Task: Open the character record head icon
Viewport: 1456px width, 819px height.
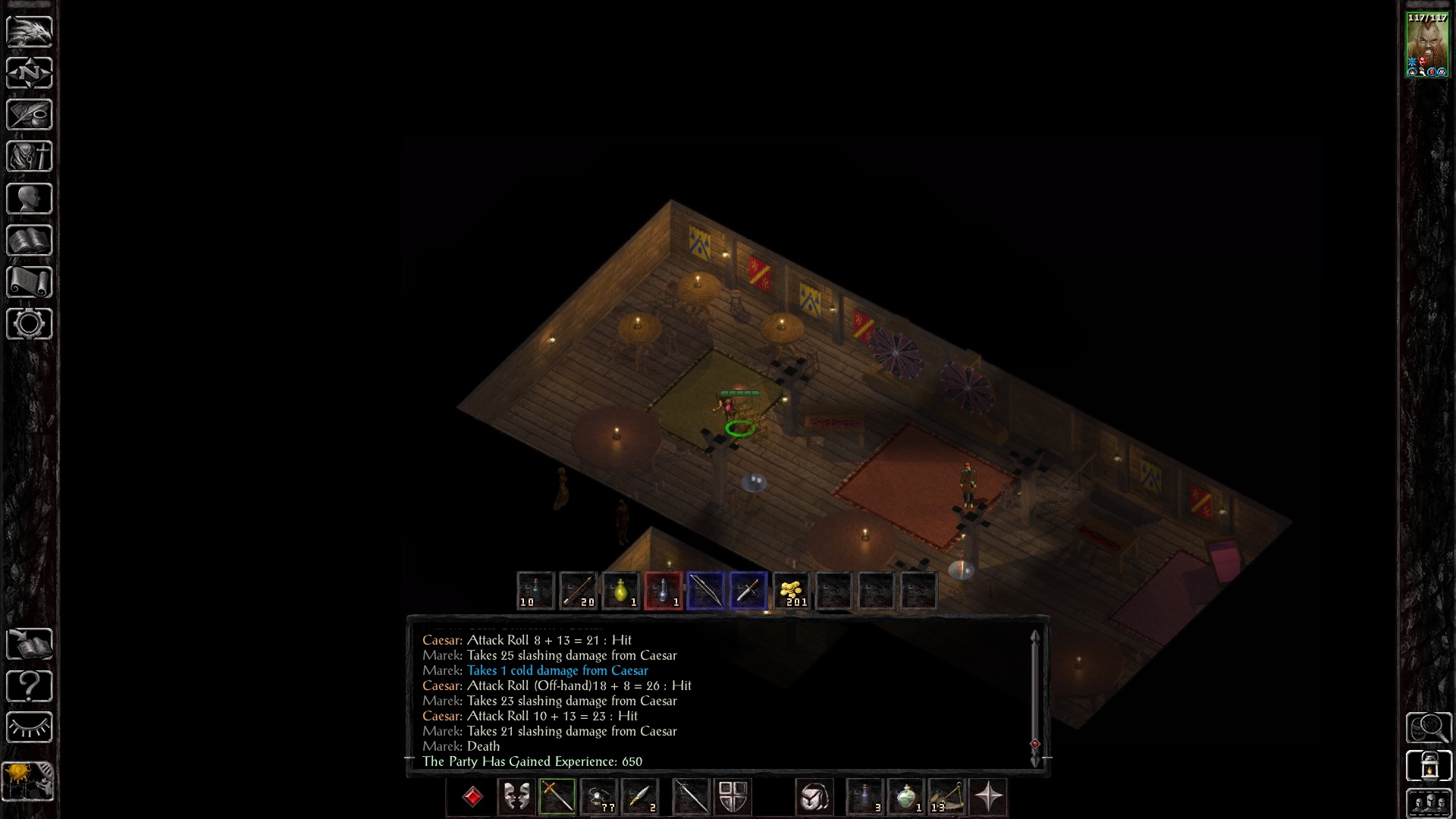Action: pos(30,199)
